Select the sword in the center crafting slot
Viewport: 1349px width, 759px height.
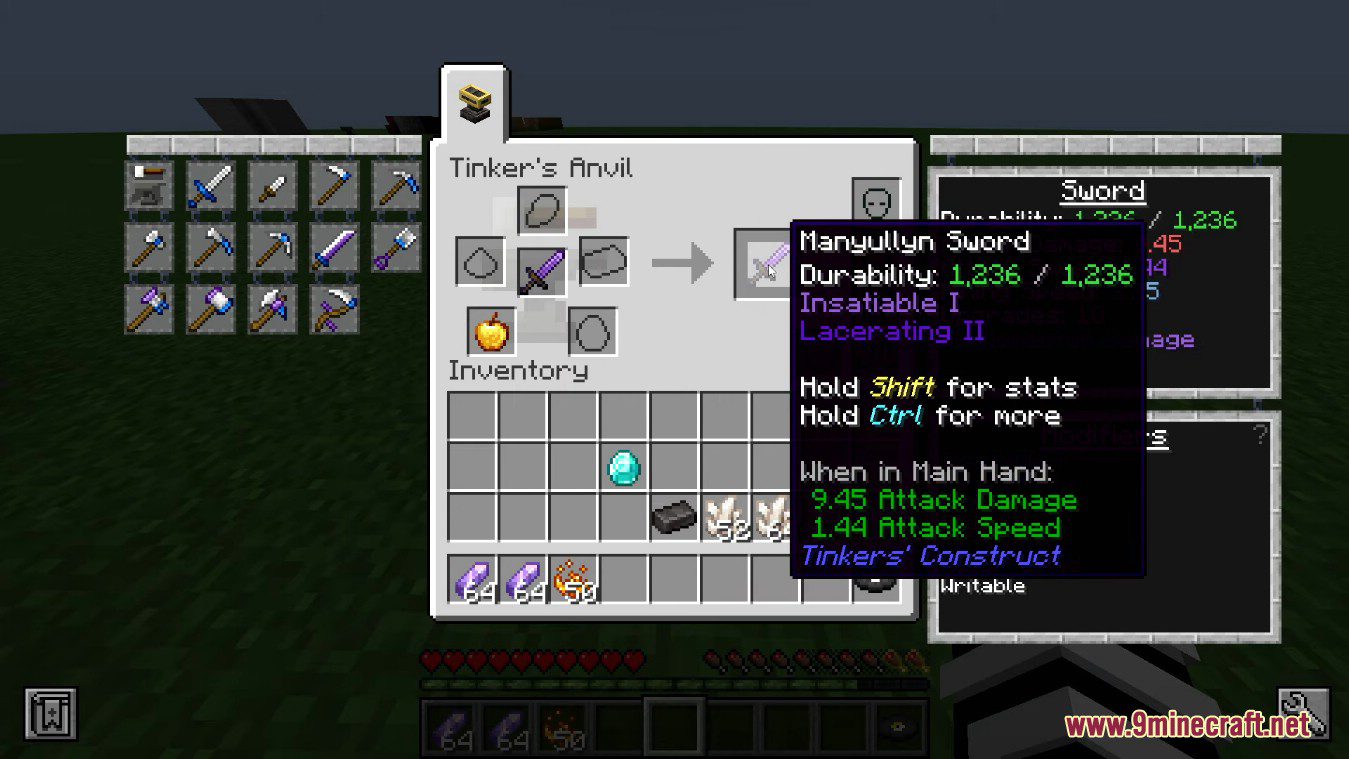[540, 263]
